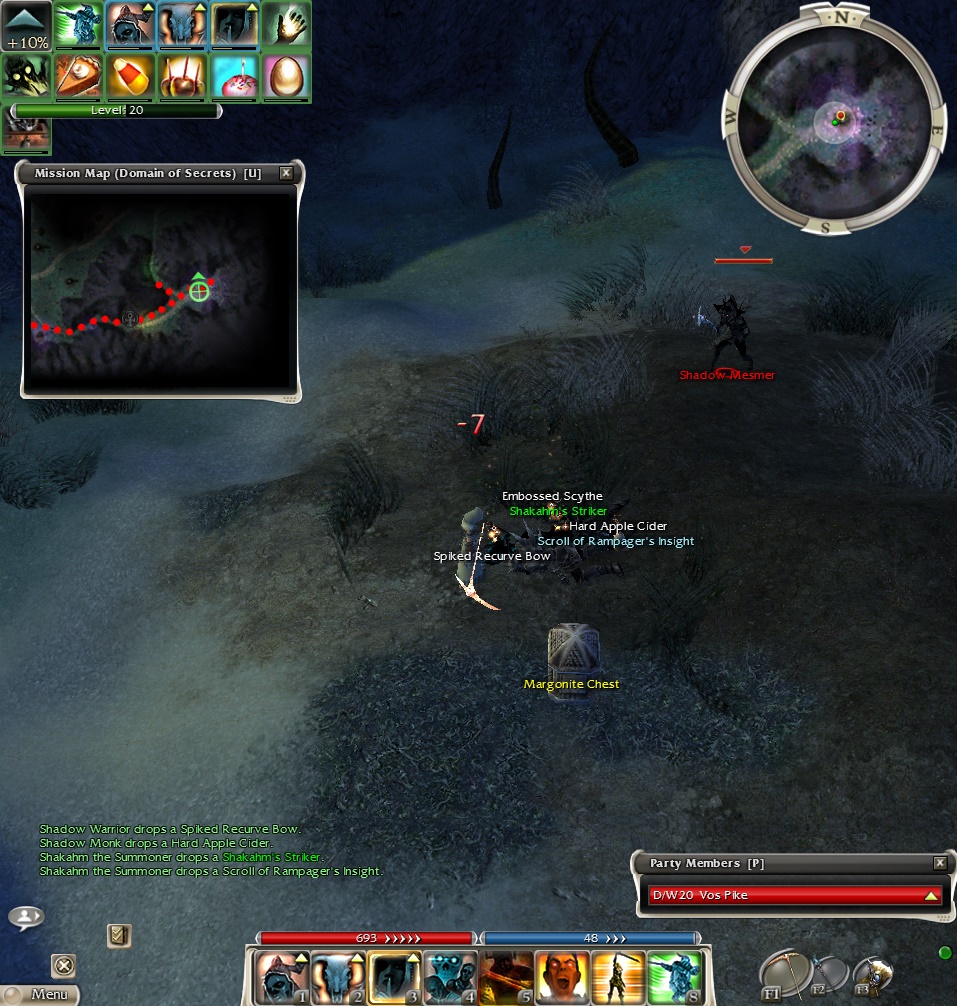Select the F3 weapon set
Viewport: 957px width, 1006px height.
872,975
